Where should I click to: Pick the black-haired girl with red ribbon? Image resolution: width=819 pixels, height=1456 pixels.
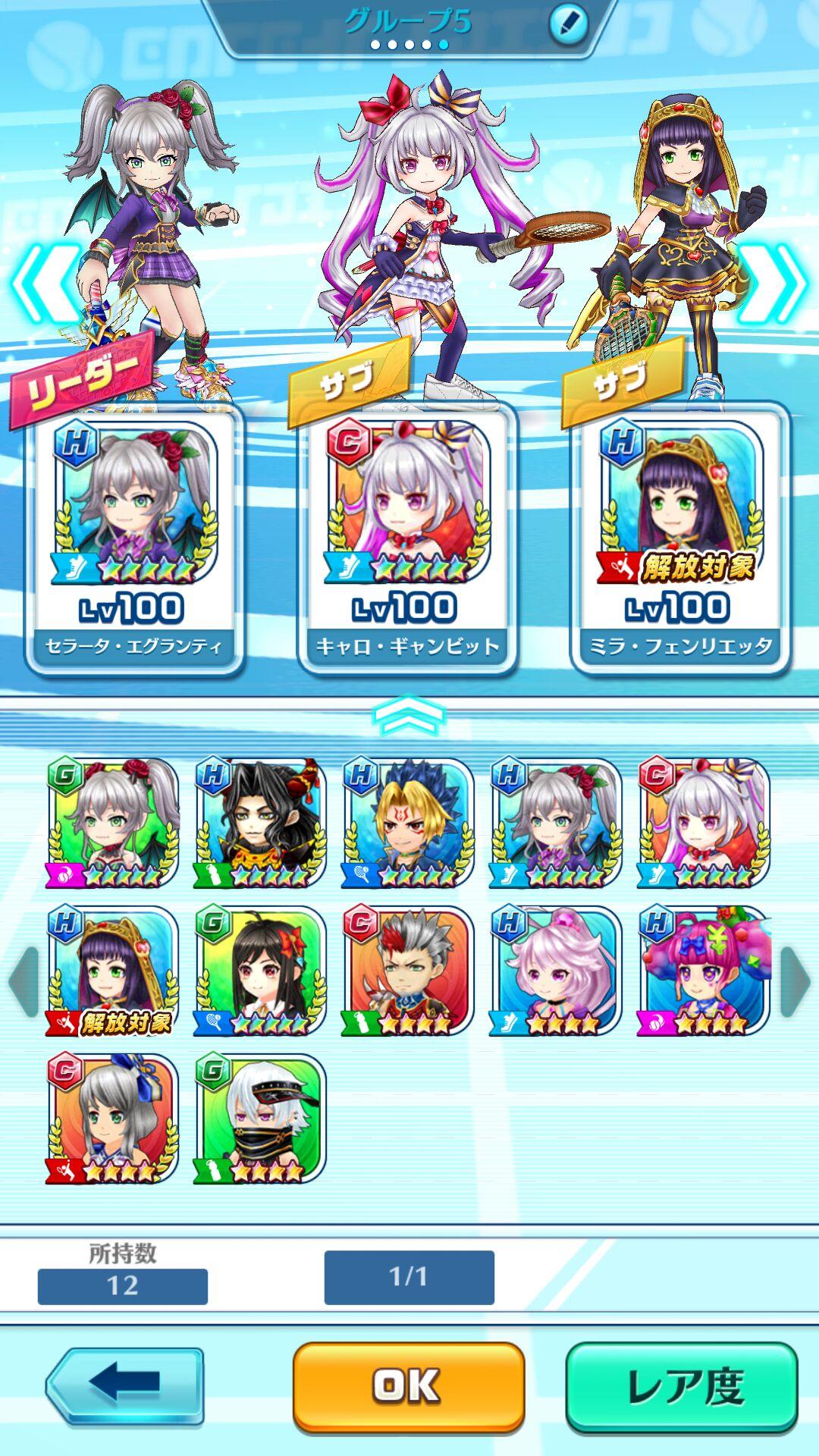(x=260, y=971)
